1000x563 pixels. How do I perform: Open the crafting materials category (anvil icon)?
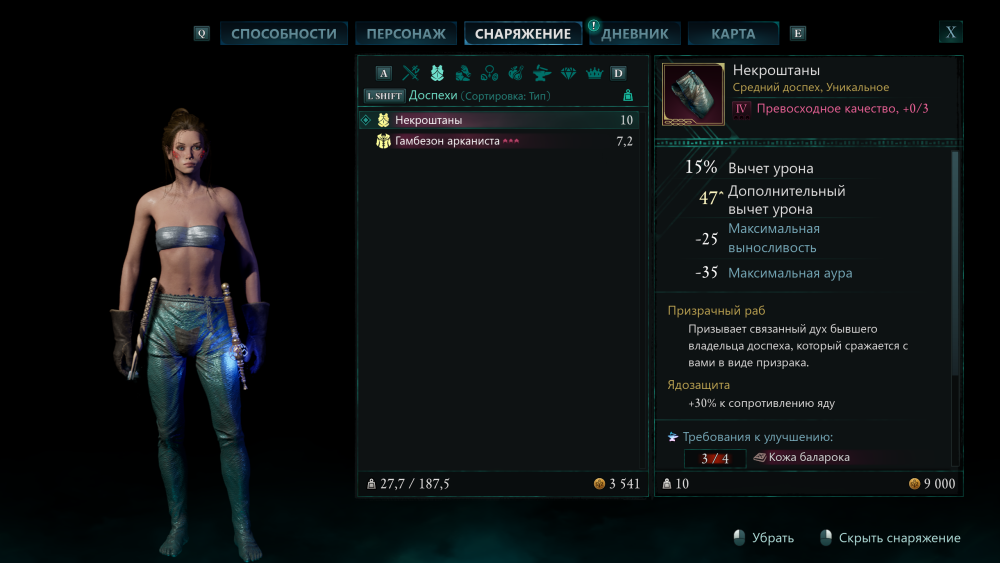[542, 73]
